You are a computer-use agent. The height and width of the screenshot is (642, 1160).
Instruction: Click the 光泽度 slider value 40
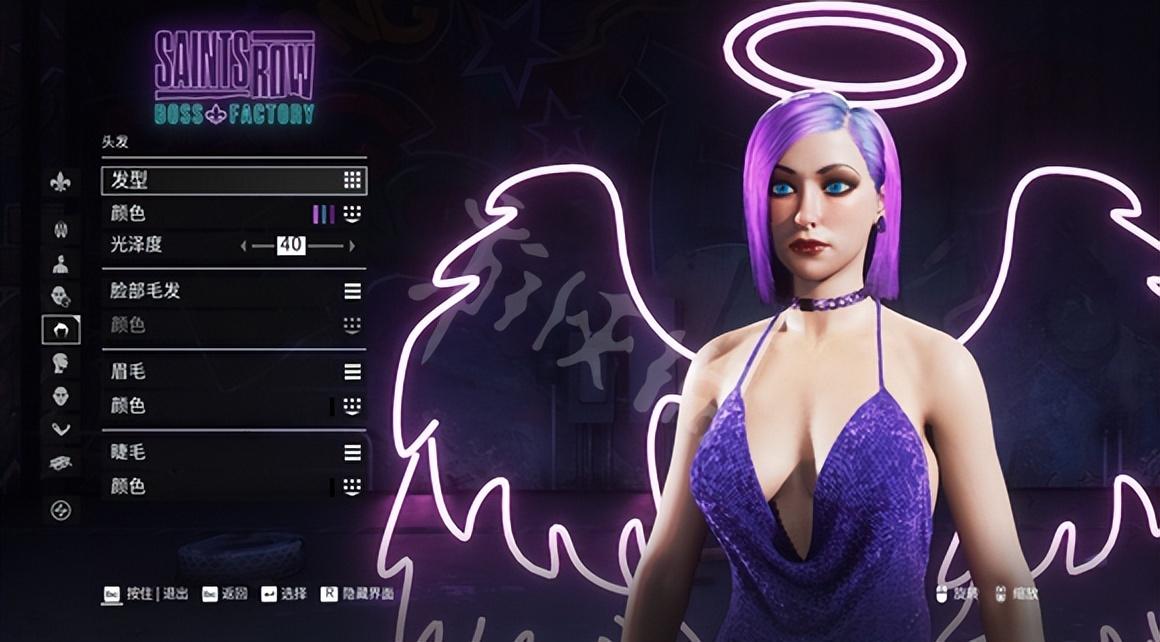tap(291, 245)
